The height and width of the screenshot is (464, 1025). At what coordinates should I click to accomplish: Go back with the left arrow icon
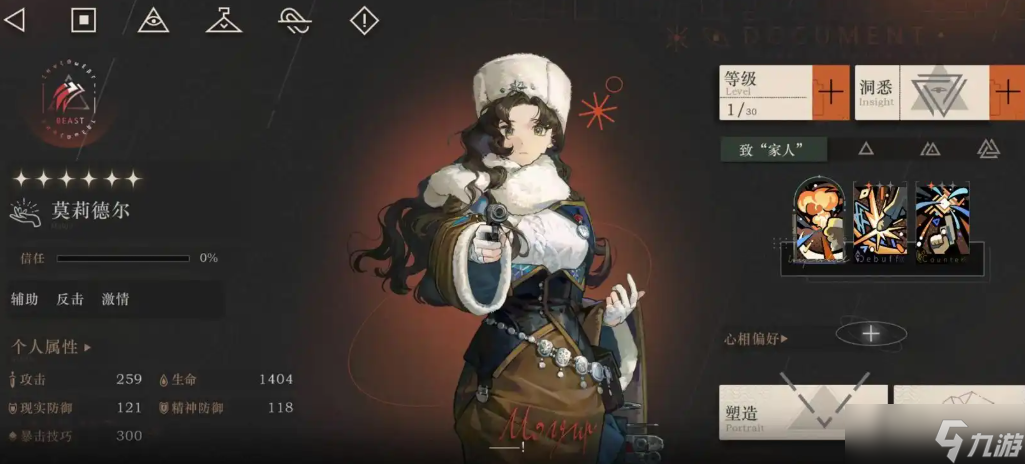tap(15, 20)
